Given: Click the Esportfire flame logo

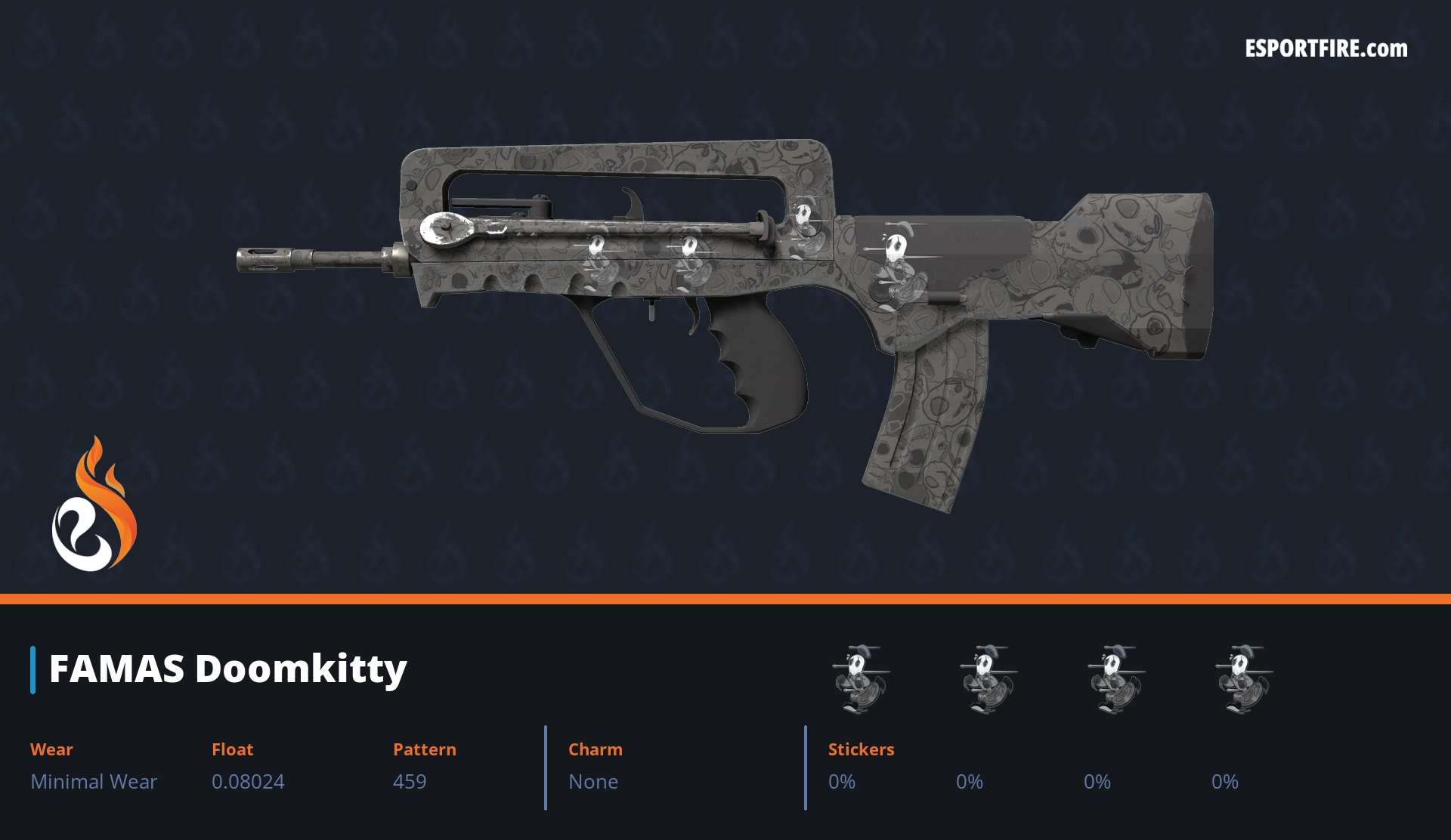Looking at the screenshot, I should [x=94, y=505].
